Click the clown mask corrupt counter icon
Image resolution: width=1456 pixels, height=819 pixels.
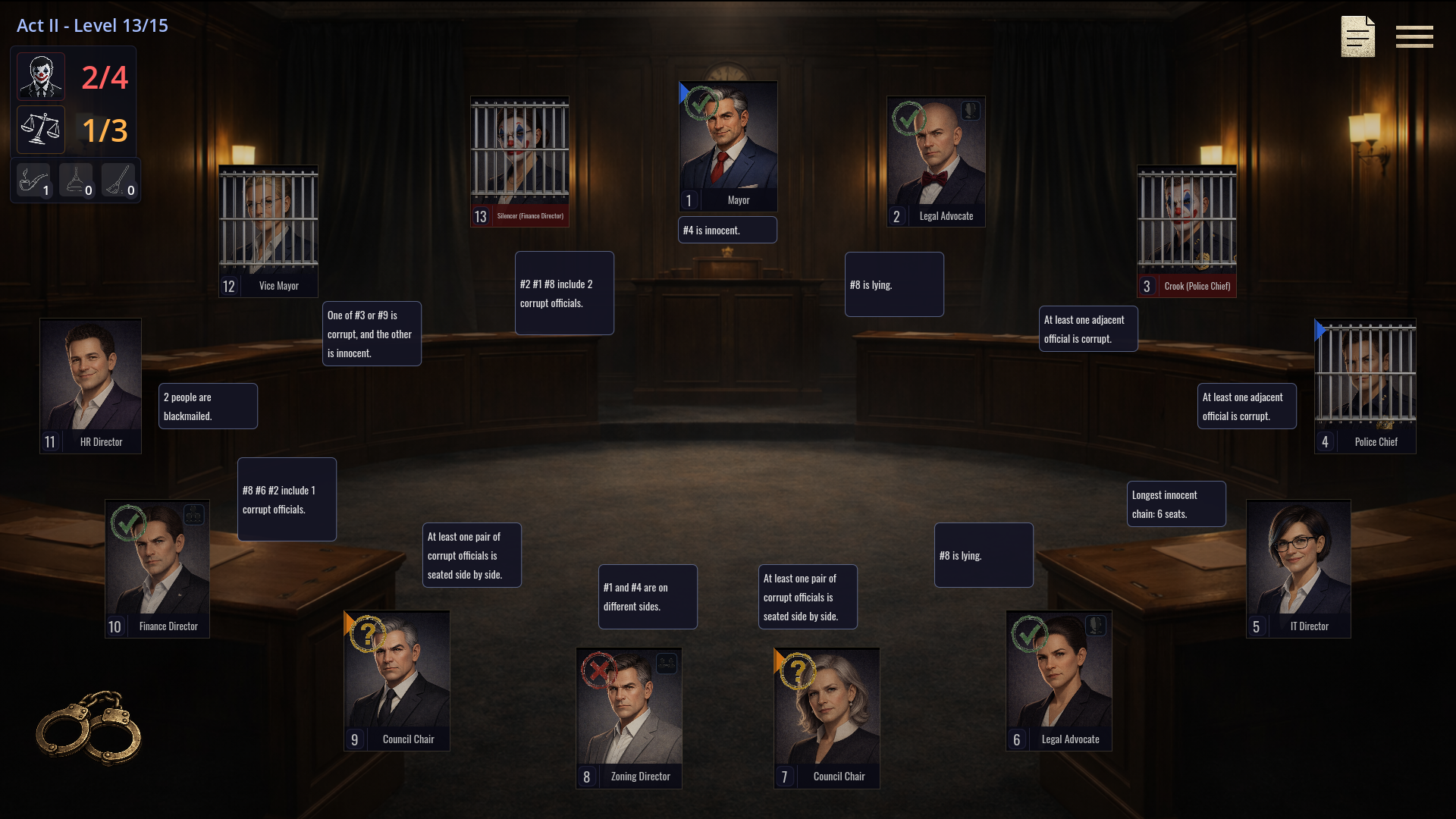[x=41, y=77]
